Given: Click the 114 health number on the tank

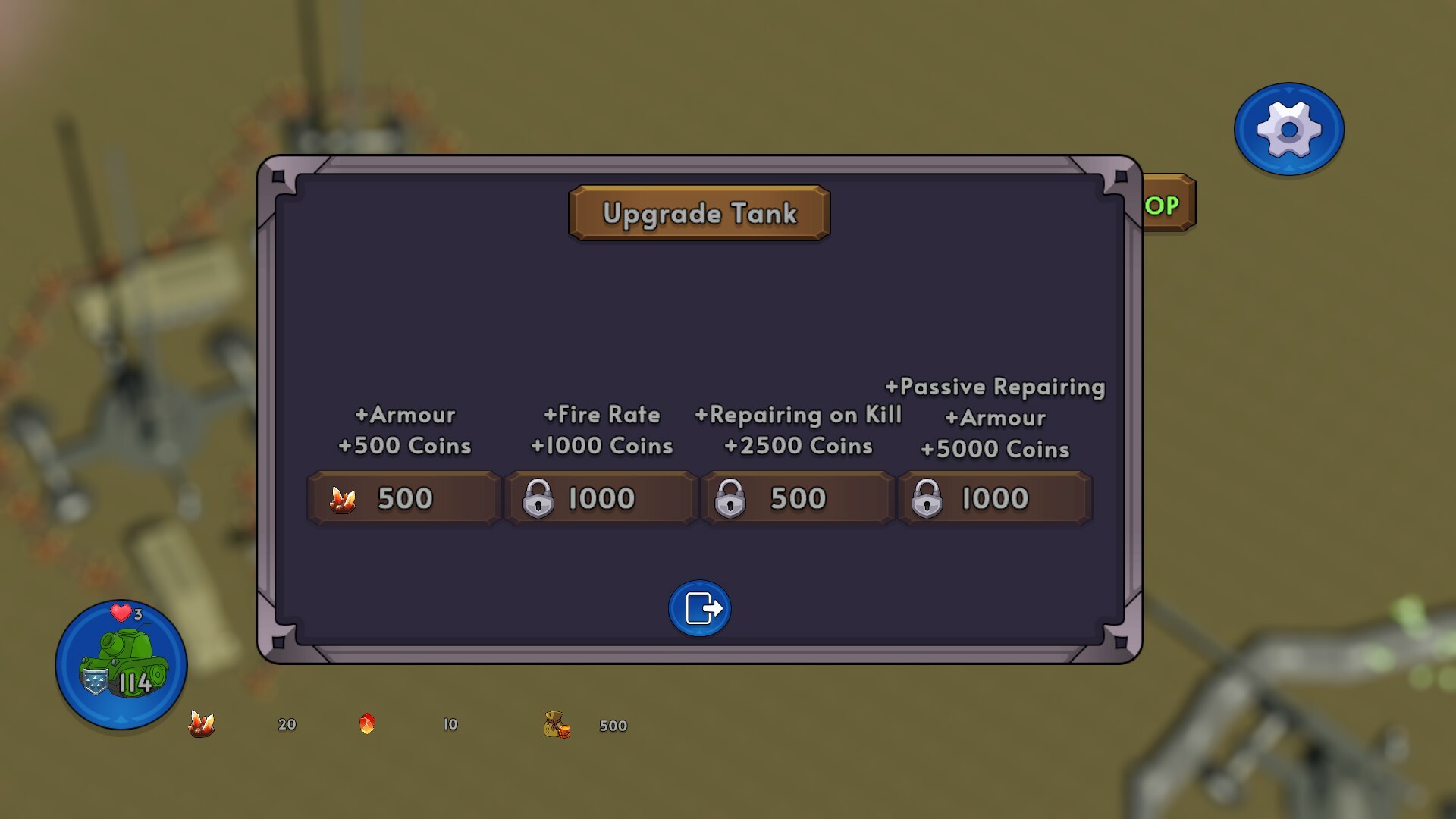Looking at the screenshot, I should [x=135, y=683].
